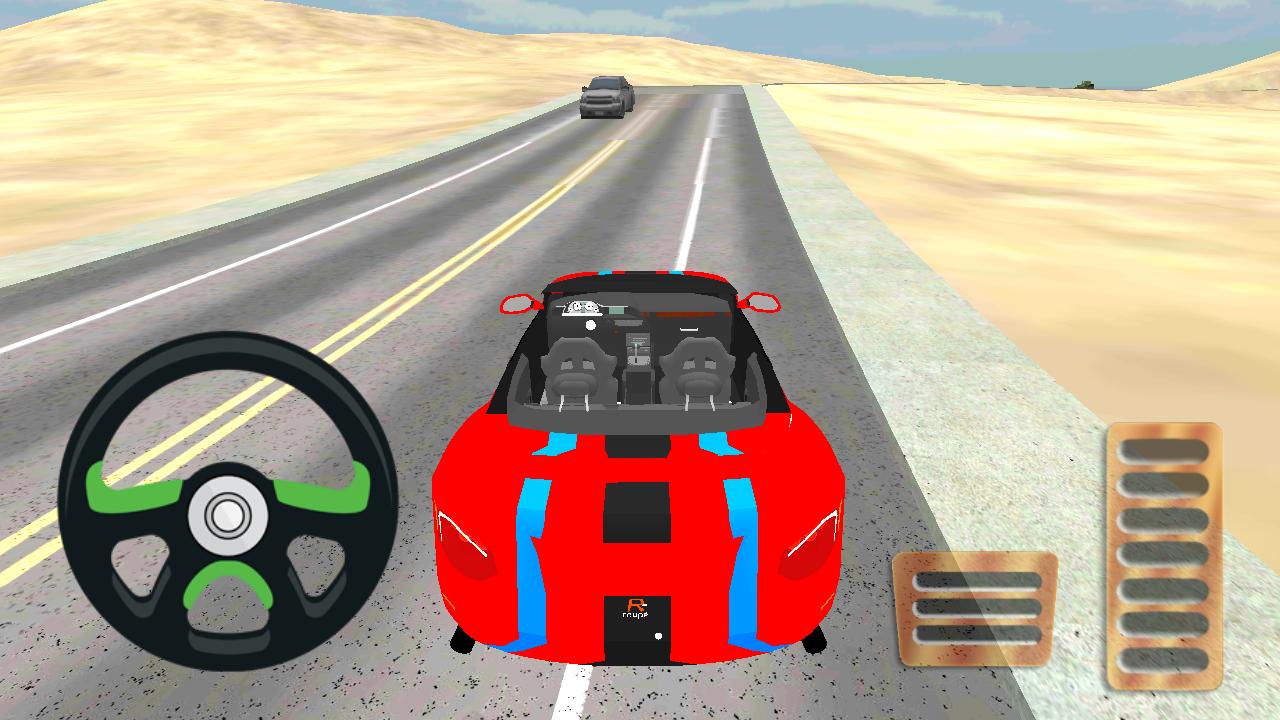Click the passenger seat headrest
1280x720 pixels.
pos(697,348)
